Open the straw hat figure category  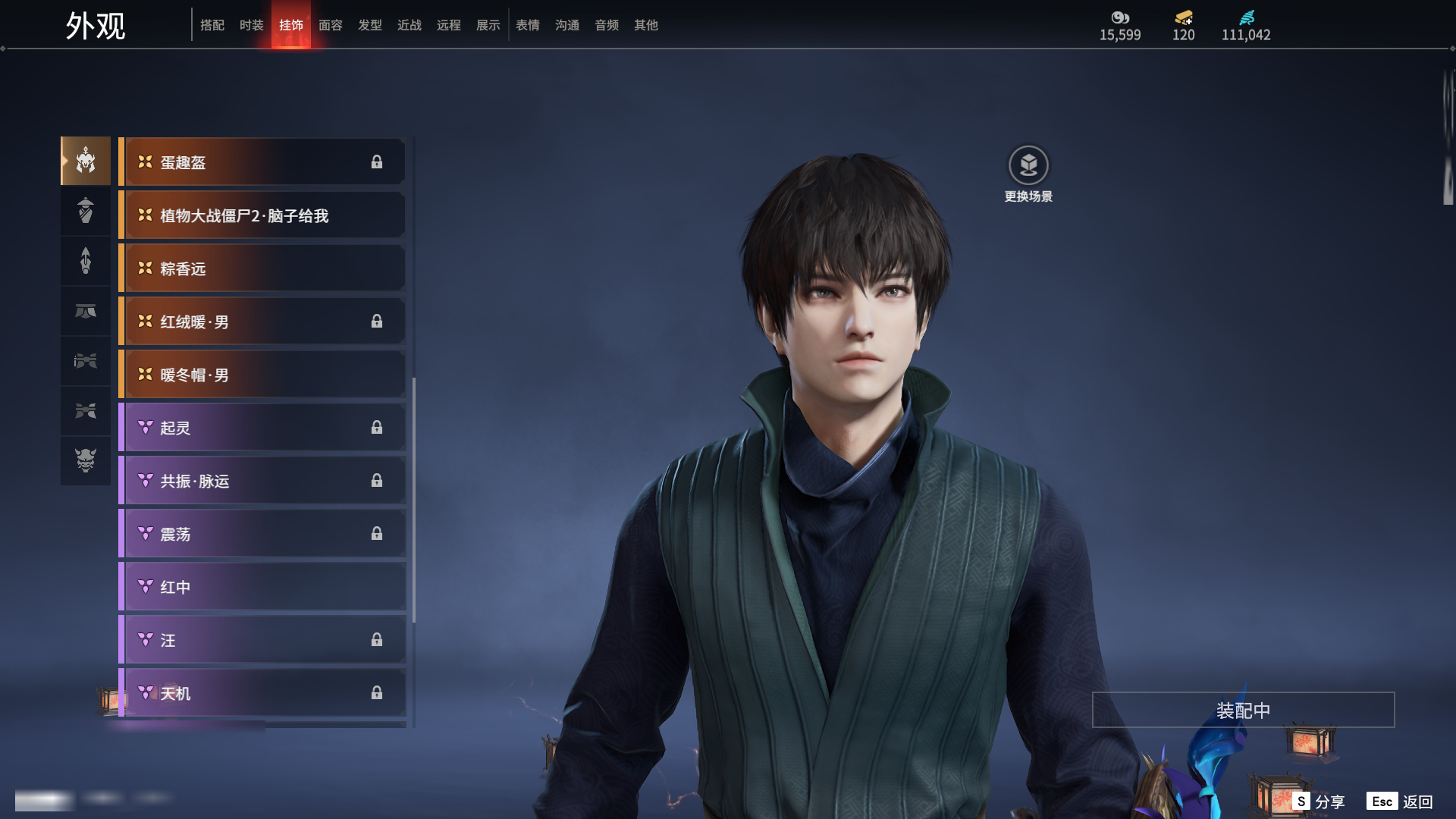[x=86, y=210]
